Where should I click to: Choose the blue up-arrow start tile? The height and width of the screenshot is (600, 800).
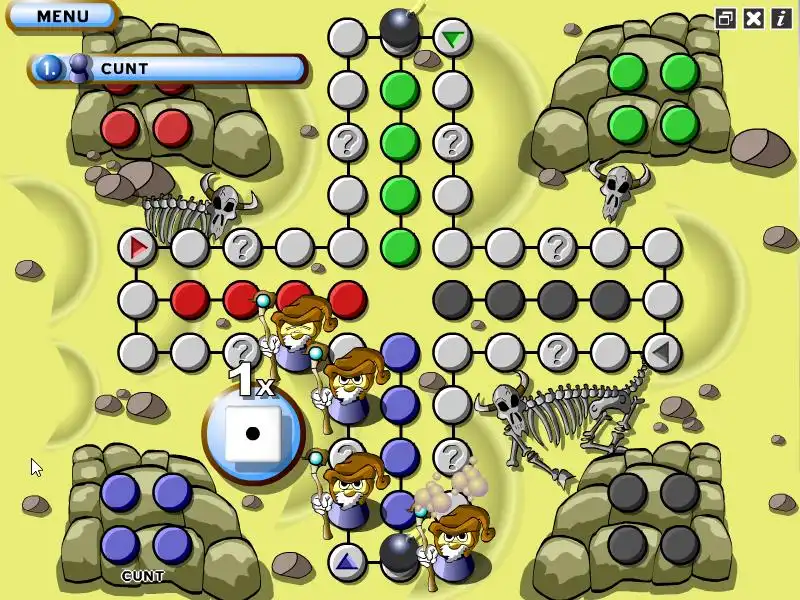pyautogui.click(x=346, y=561)
